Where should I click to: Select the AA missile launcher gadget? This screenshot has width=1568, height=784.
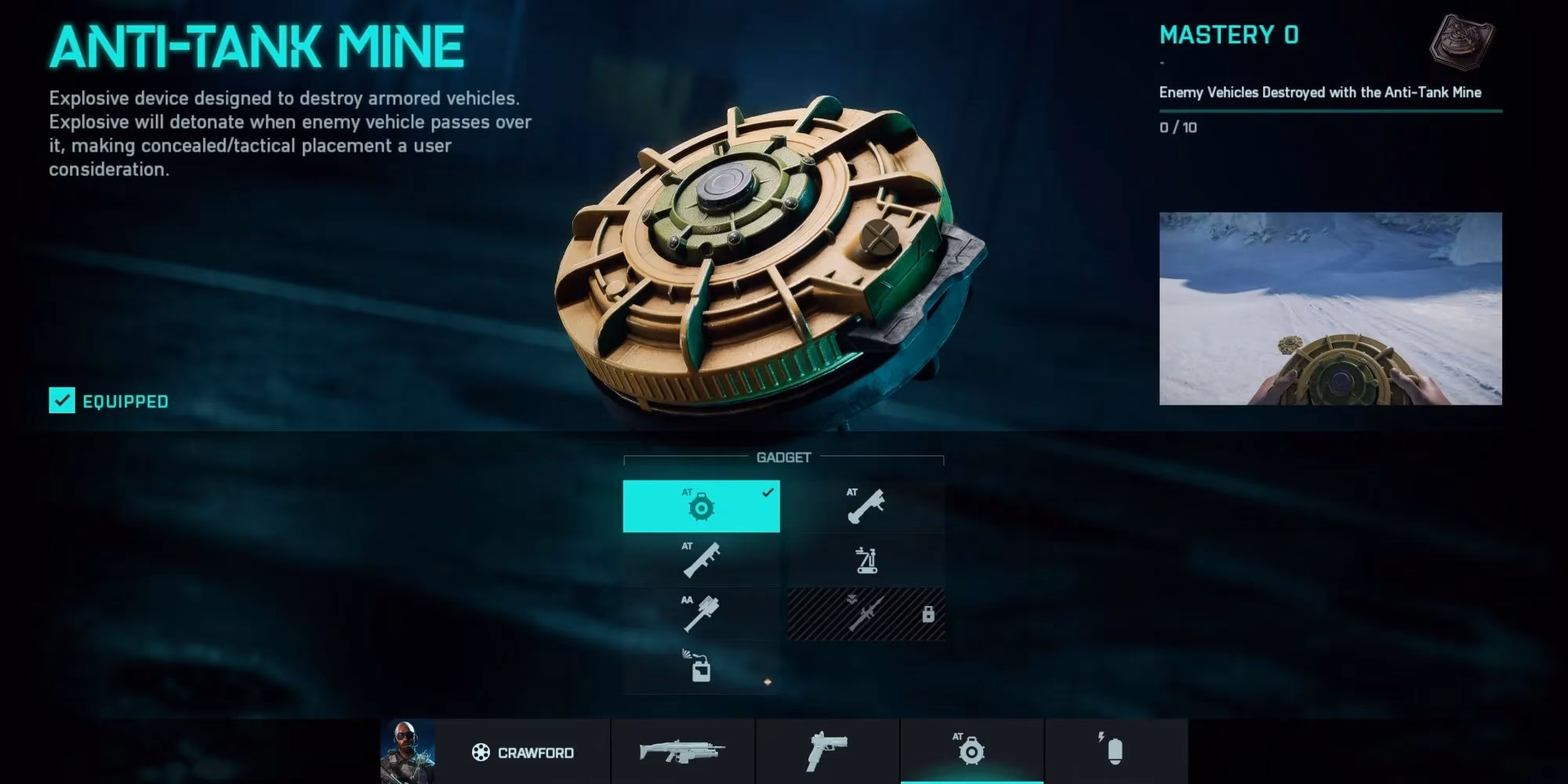click(702, 612)
